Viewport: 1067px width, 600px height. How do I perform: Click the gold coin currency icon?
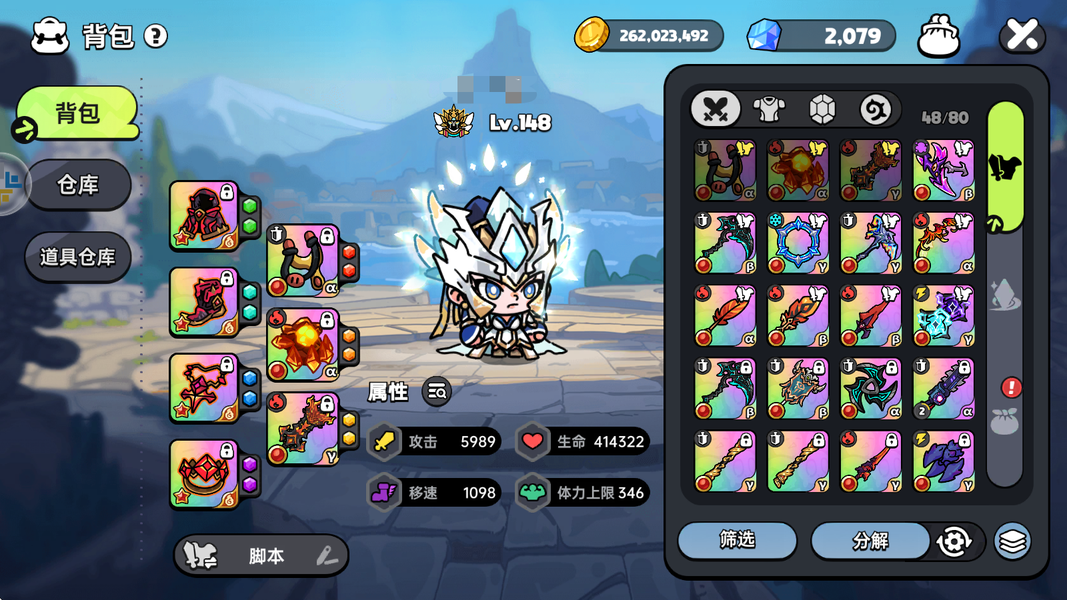[x=592, y=35]
